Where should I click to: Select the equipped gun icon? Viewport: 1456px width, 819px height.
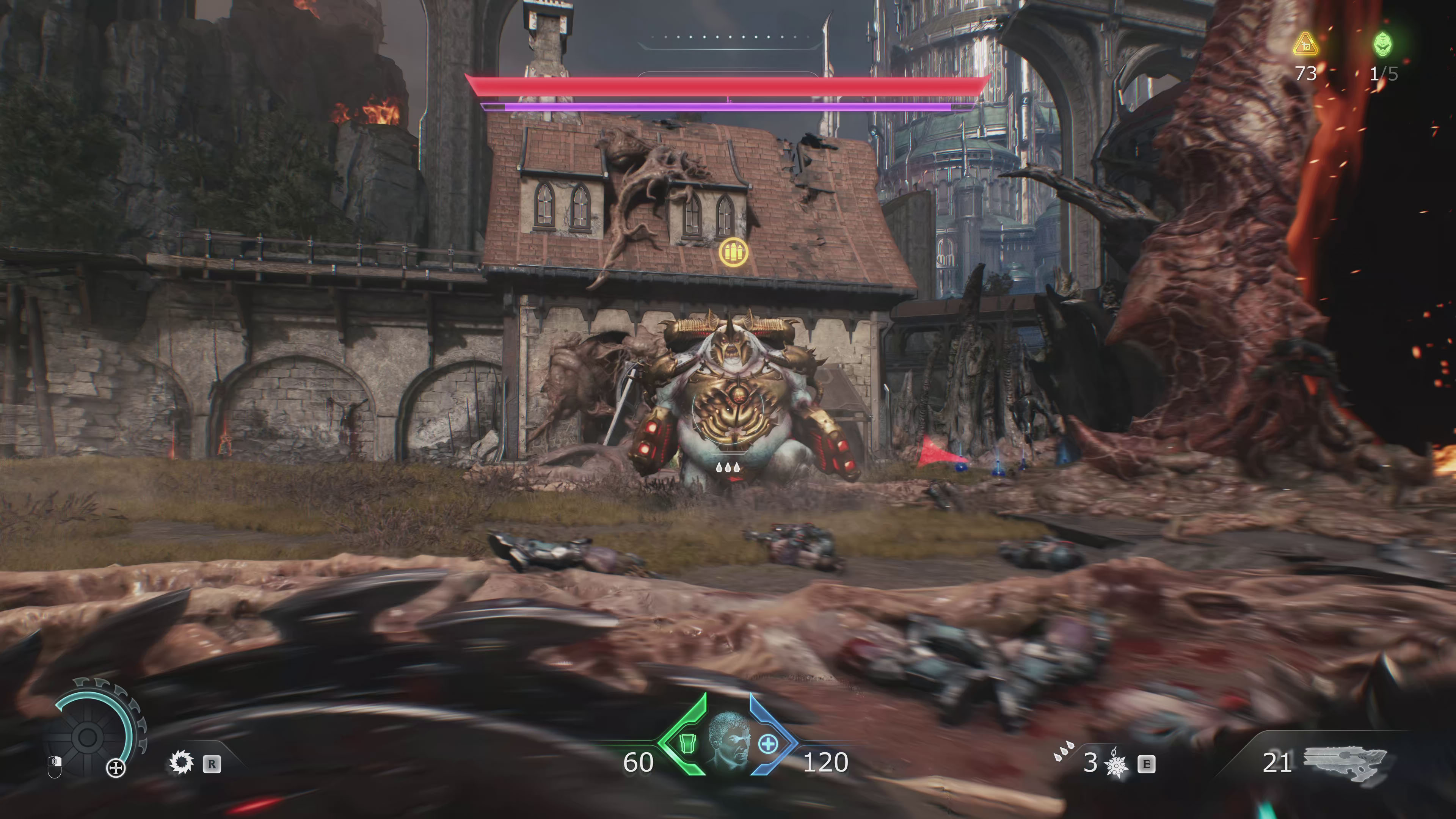(x=1346, y=763)
